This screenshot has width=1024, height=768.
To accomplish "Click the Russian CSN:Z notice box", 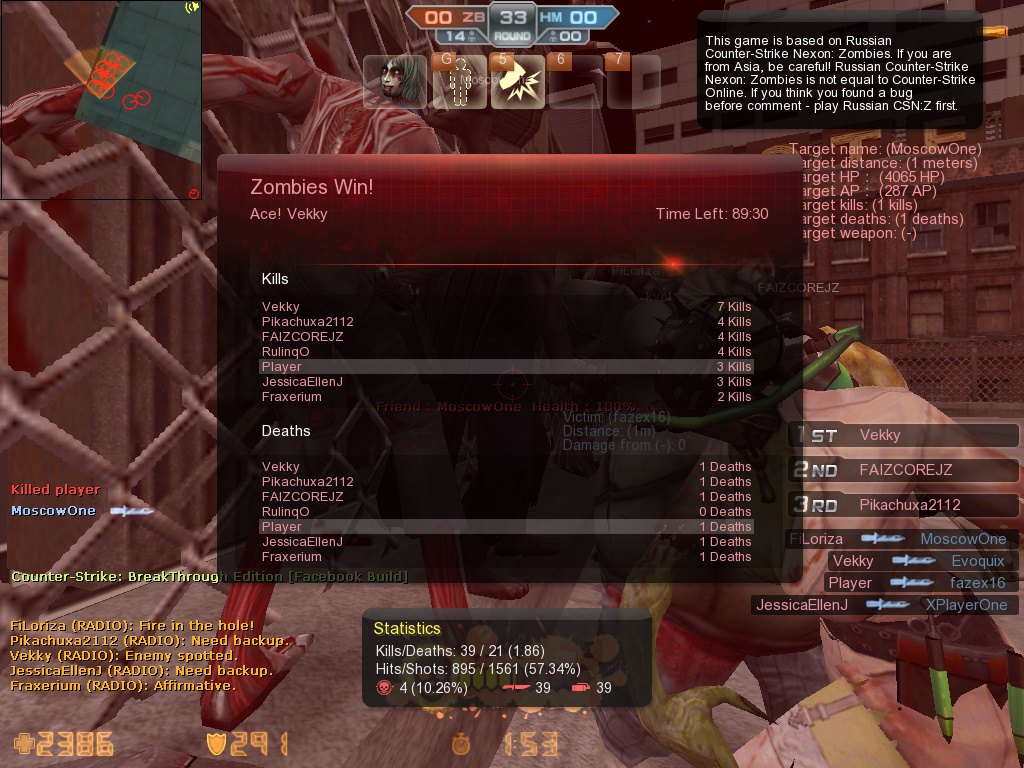I will [840, 70].
